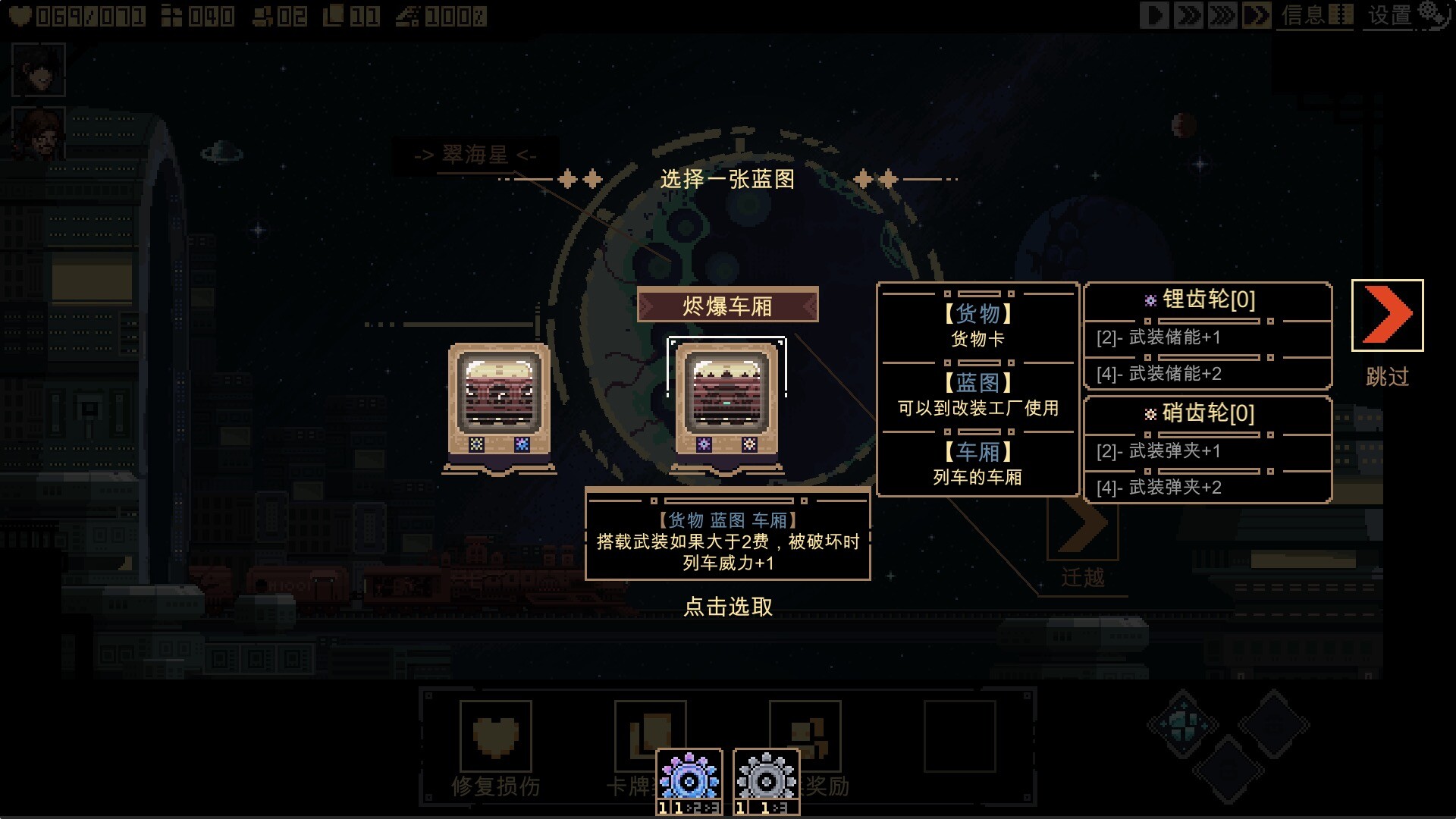
Task: Toggle normal 1x game speed
Action: click(x=1155, y=14)
